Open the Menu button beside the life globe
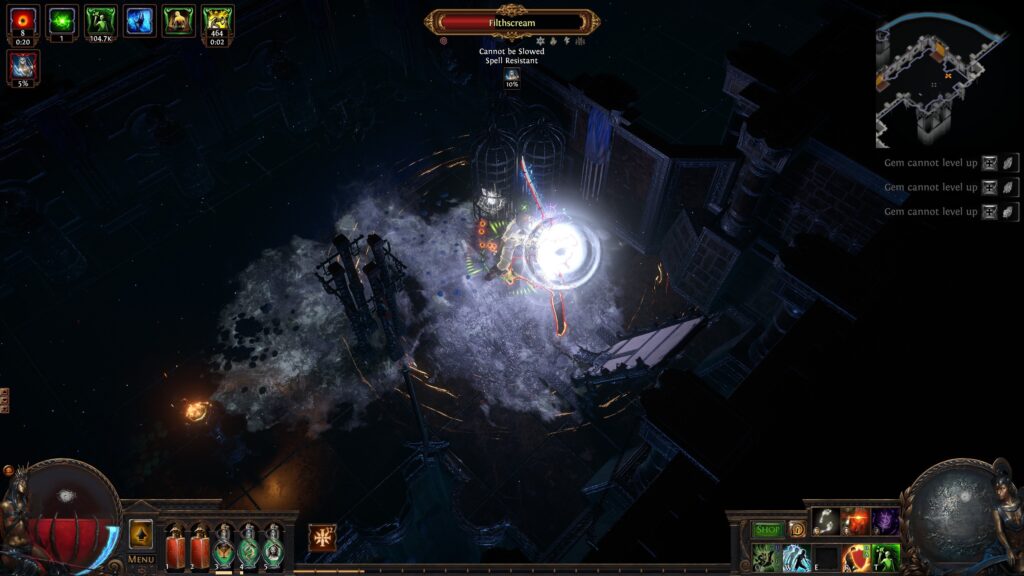Screen dimensions: 1024x576 [141, 559]
